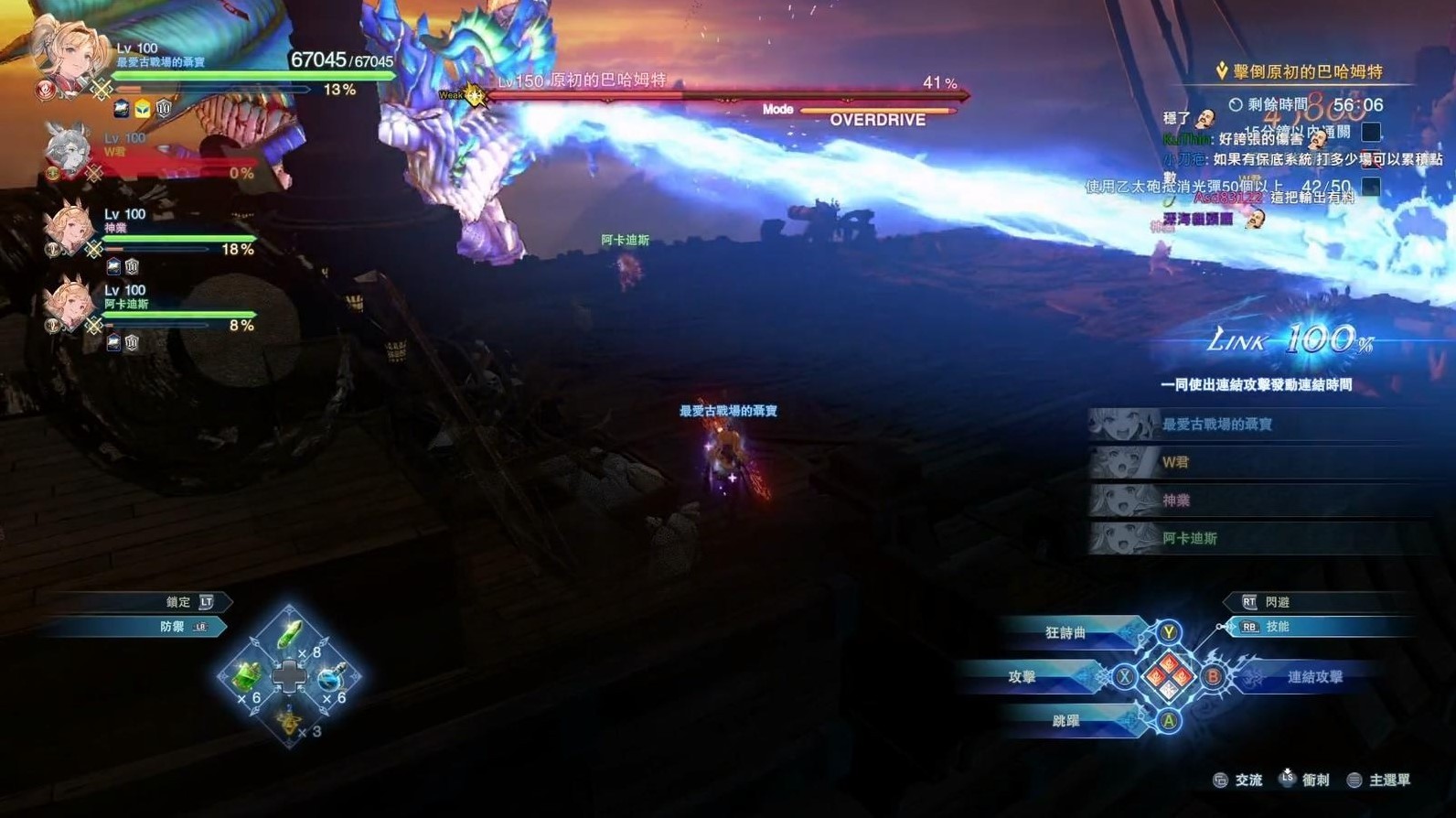The image size is (1456, 818).
Task: Use the golden revival item slot
Action: coord(289,721)
